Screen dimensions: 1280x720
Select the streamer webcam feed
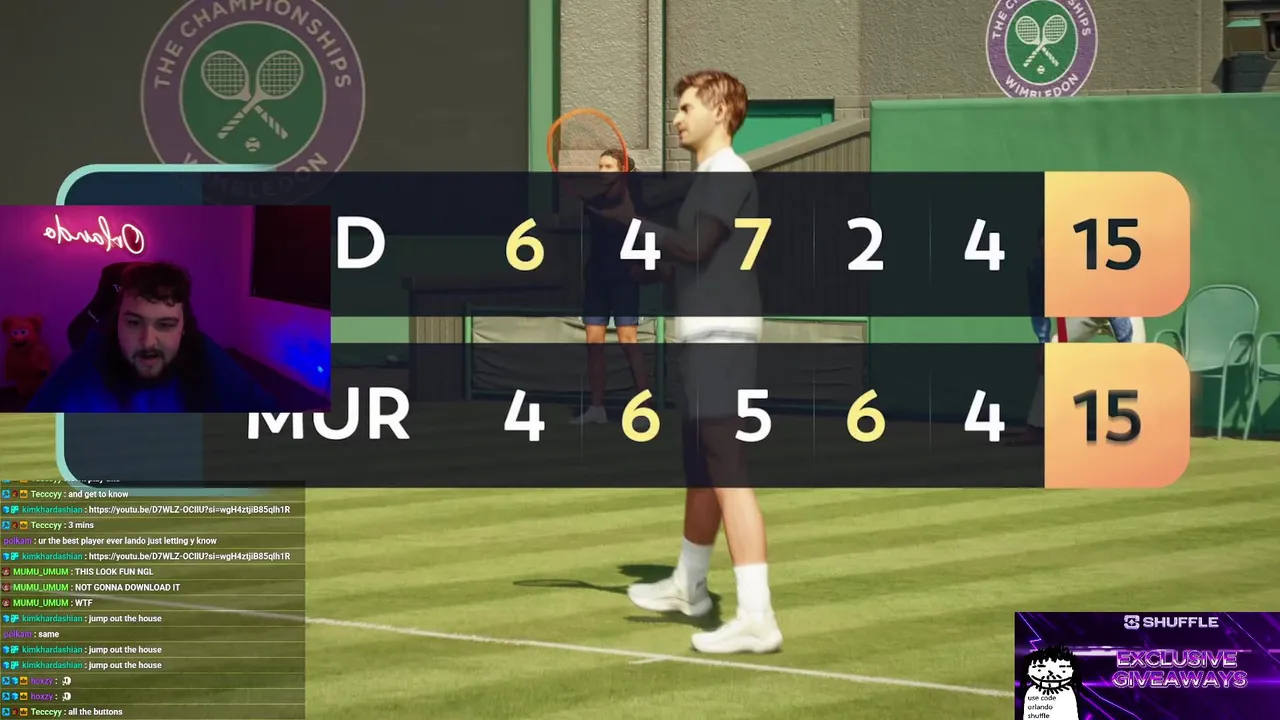(x=165, y=309)
